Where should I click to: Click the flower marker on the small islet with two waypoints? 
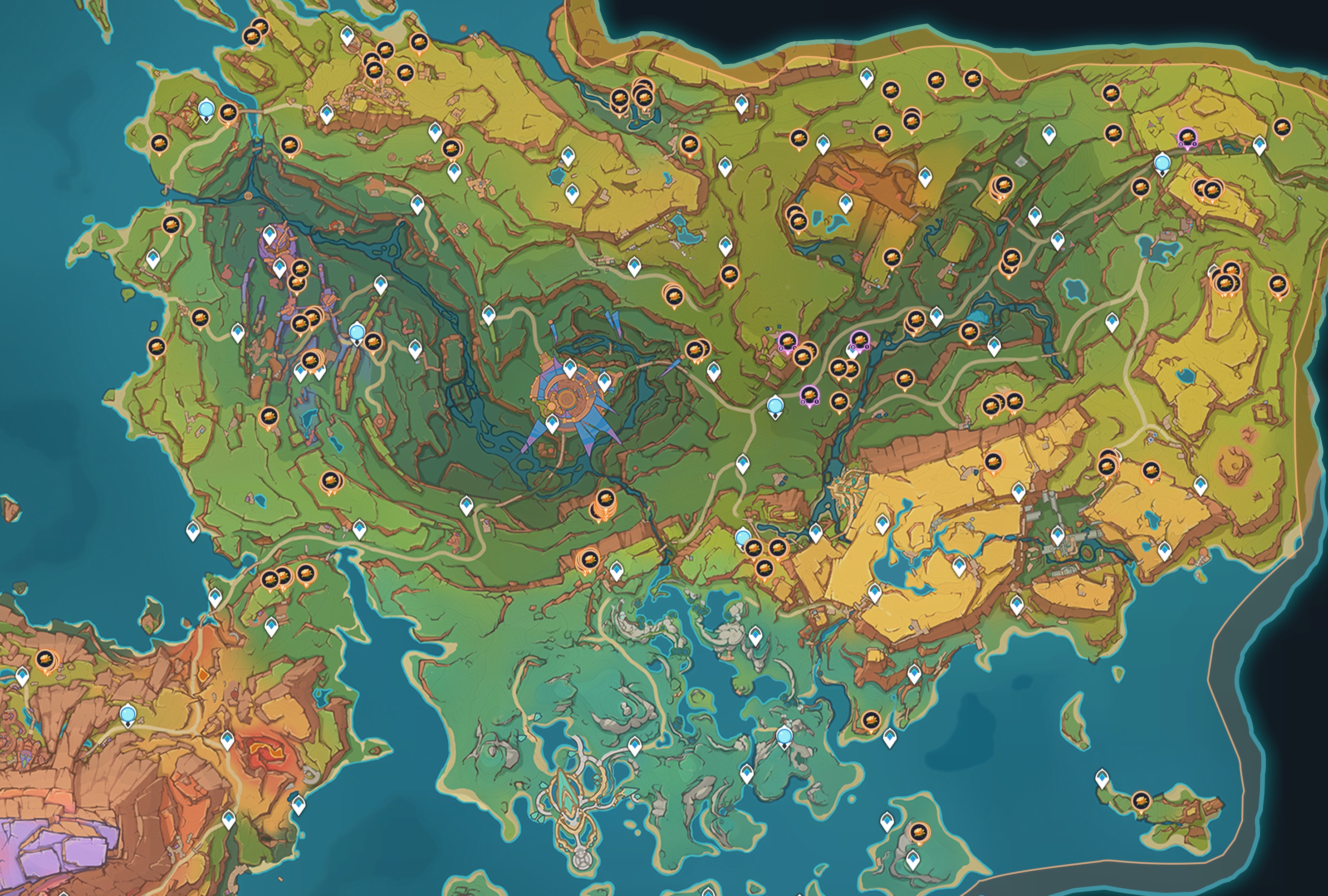pos(918,832)
